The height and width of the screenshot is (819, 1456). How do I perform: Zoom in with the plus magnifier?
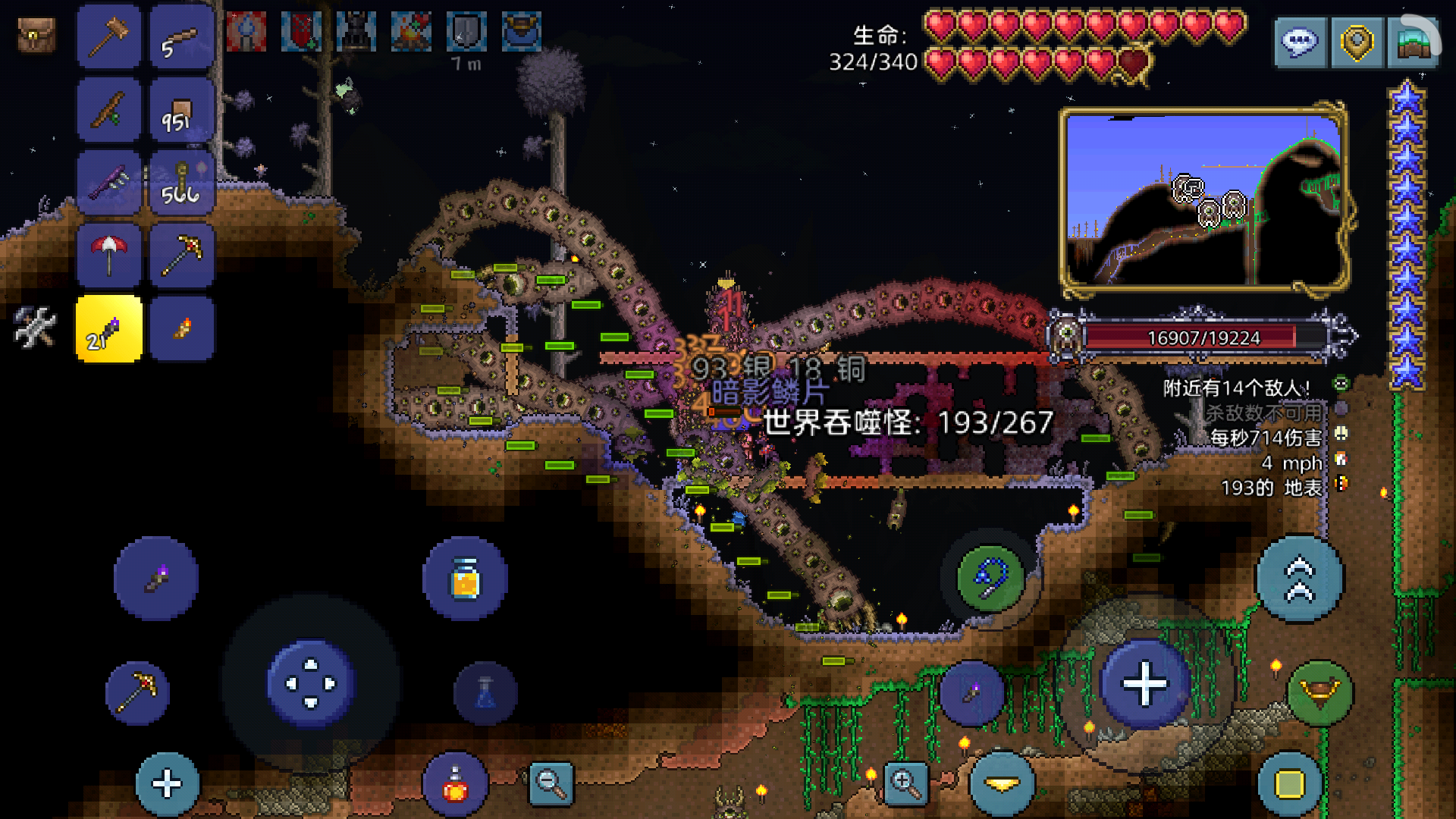point(906,783)
